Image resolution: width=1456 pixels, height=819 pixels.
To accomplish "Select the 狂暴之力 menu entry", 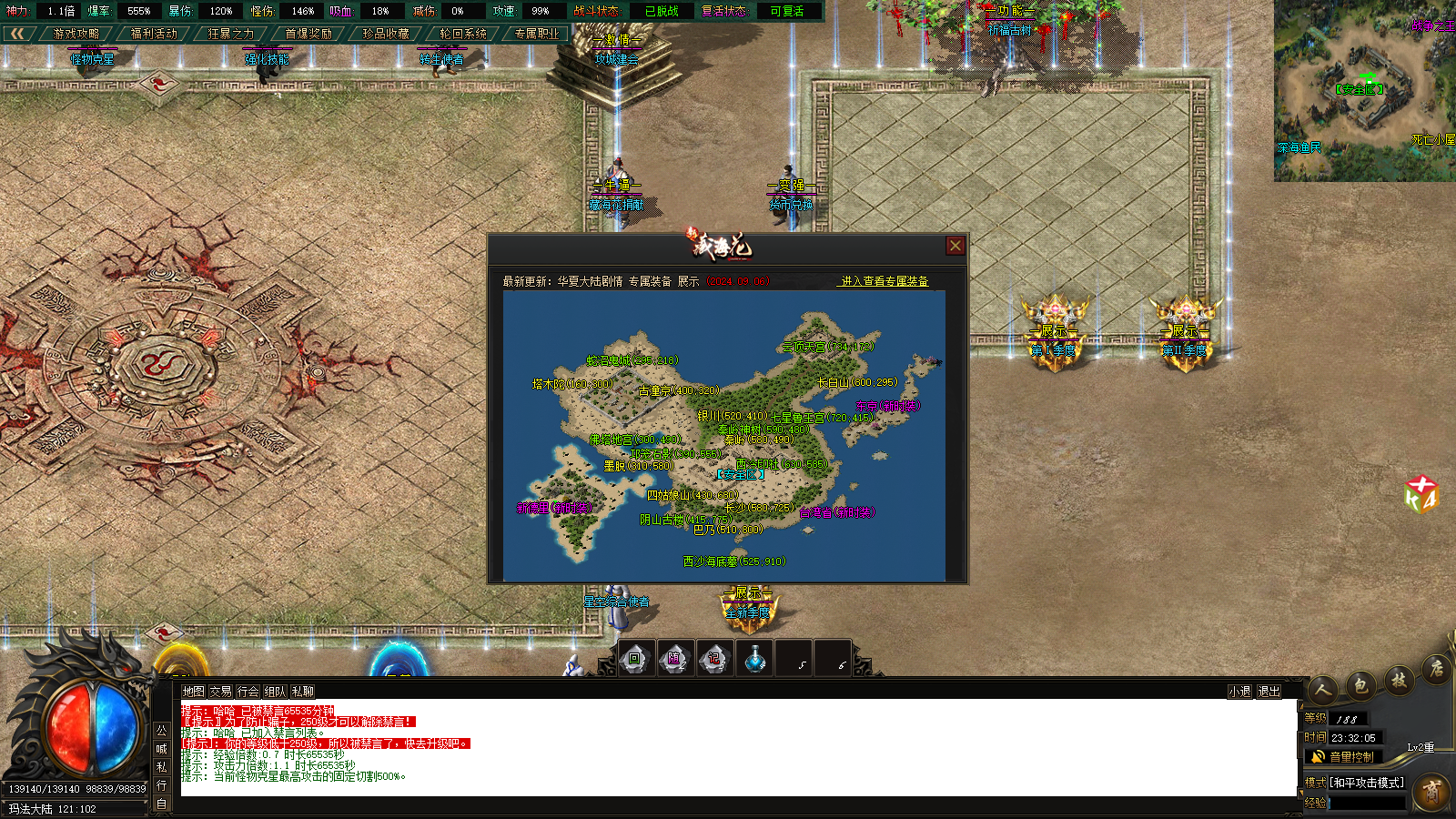I will tap(231, 34).
